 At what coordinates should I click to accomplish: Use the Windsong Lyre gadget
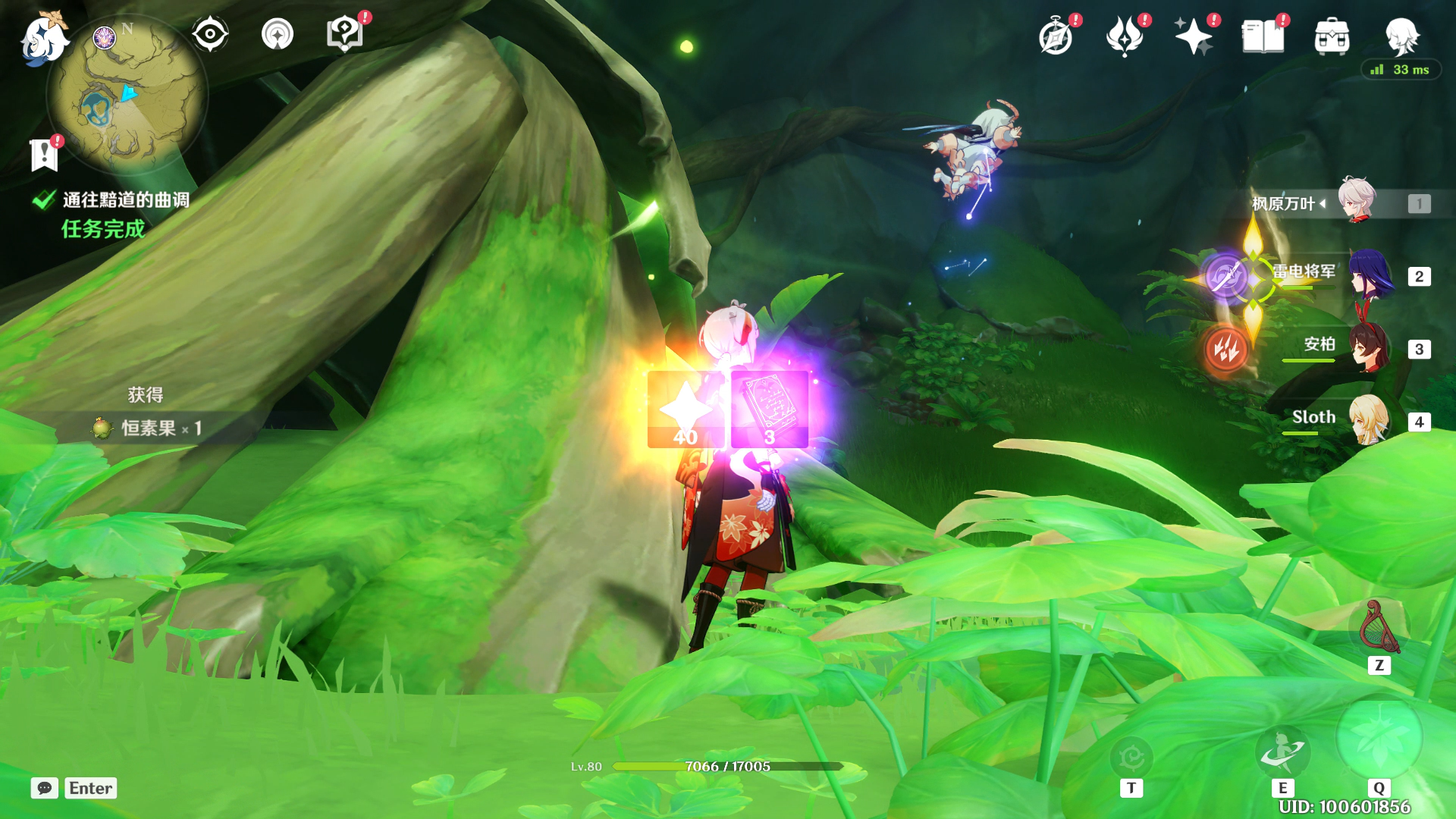coord(1379,628)
